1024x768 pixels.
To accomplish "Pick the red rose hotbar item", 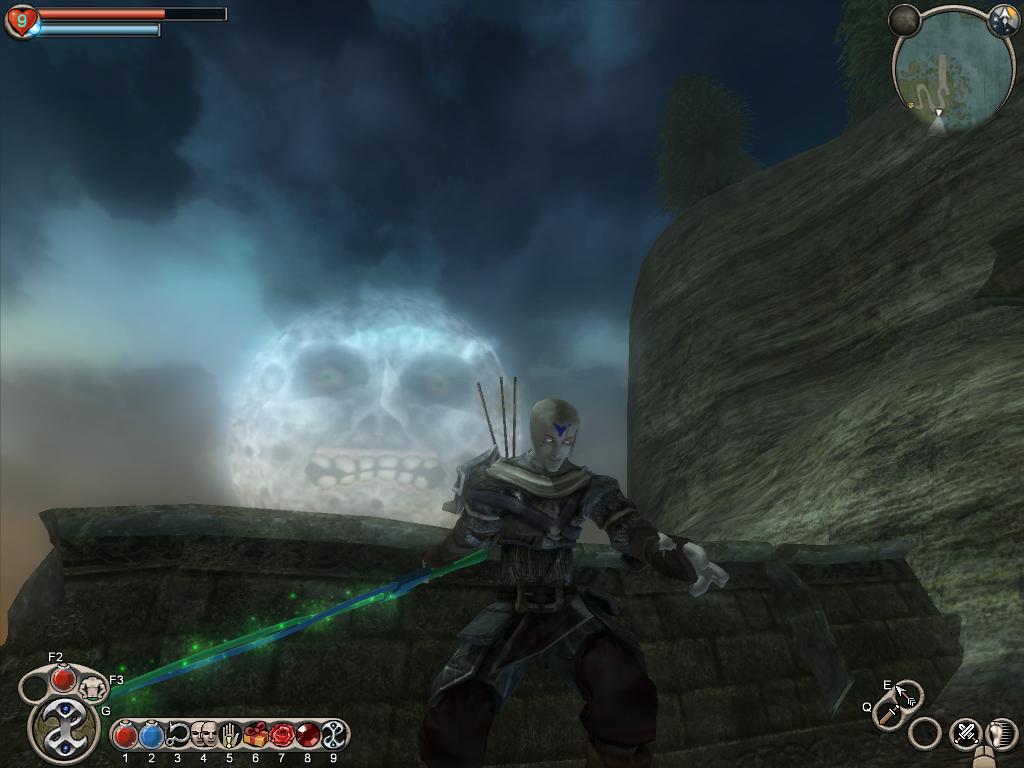I will point(281,735).
